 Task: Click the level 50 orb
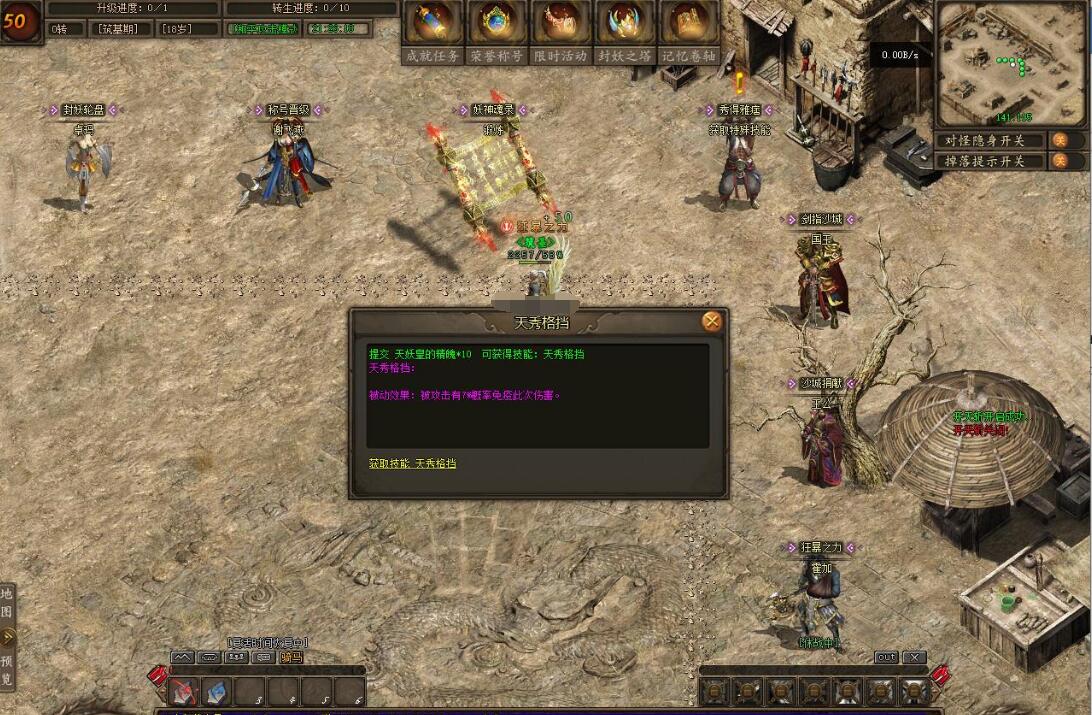(20, 22)
